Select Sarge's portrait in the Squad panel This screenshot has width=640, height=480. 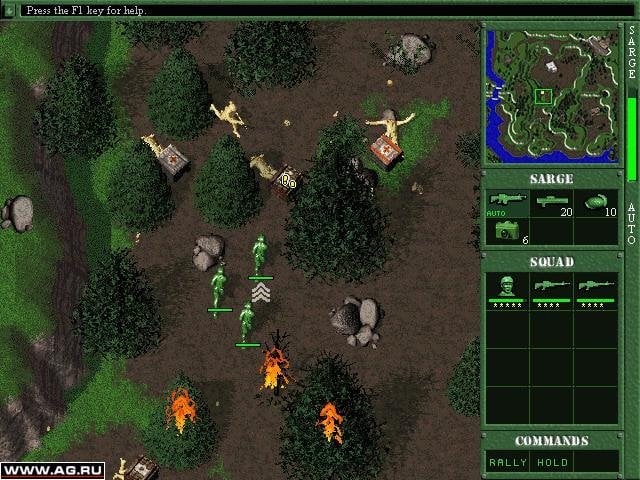(508, 289)
